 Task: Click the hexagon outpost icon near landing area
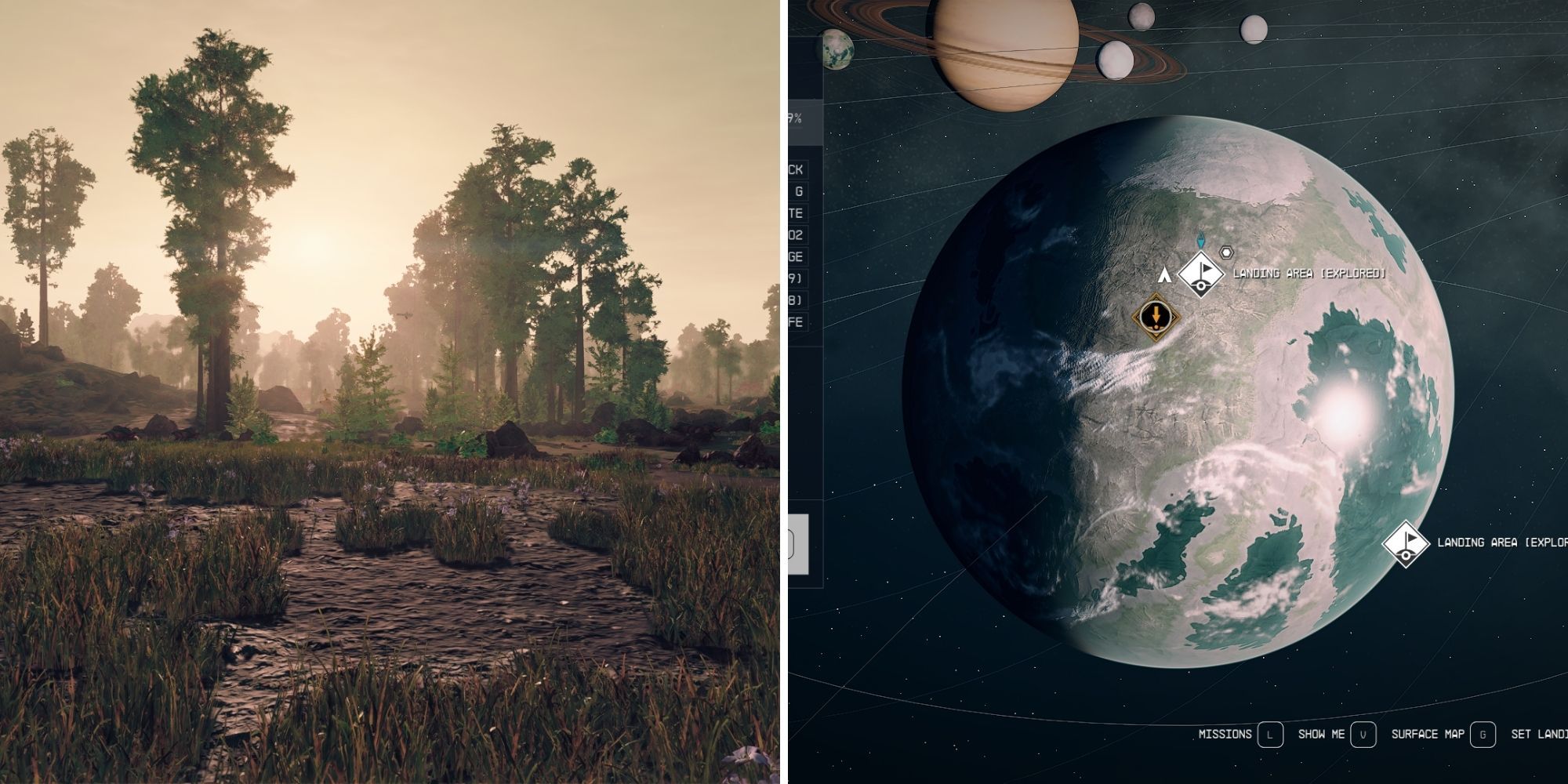pyautogui.click(x=1226, y=252)
